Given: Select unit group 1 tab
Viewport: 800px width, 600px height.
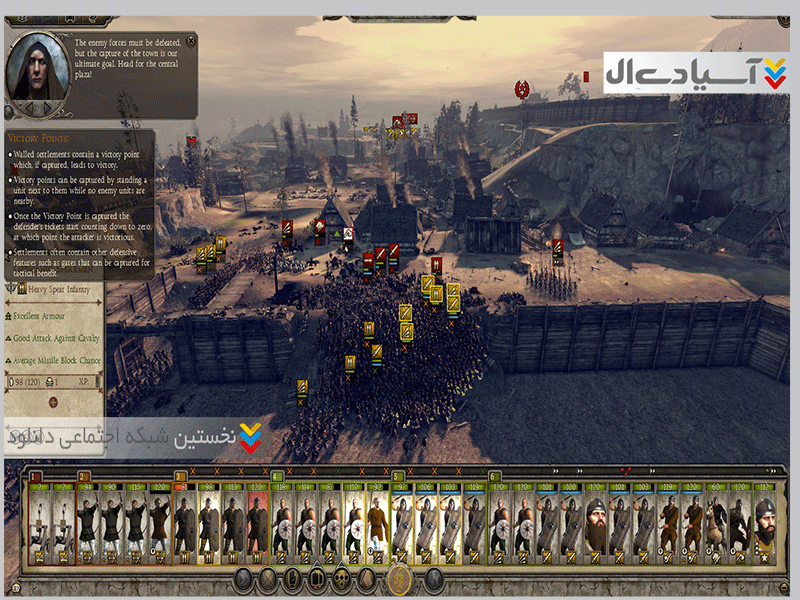Looking at the screenshot, I should (x=36, y=476).
